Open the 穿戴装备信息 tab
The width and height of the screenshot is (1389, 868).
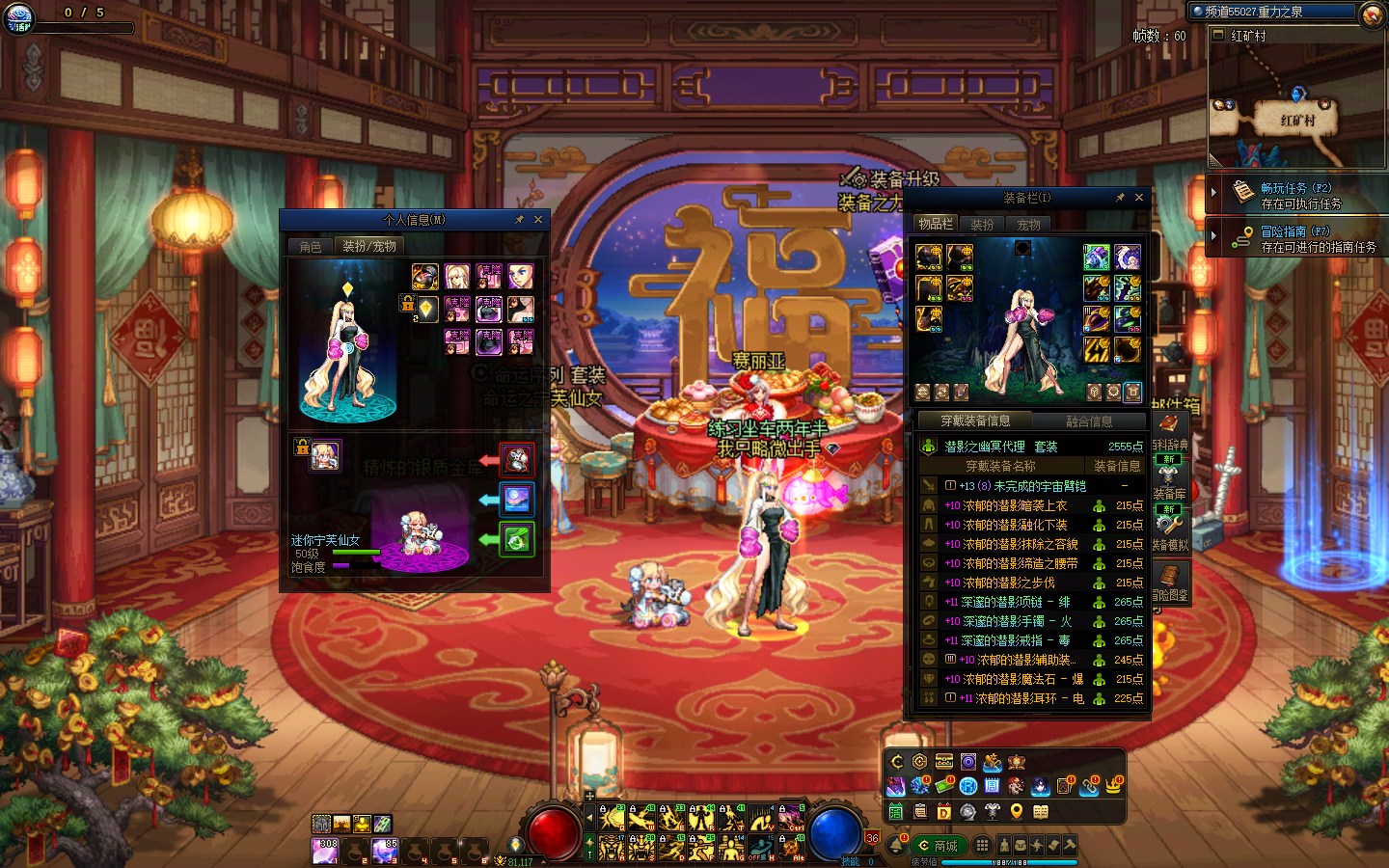(975, 421)
